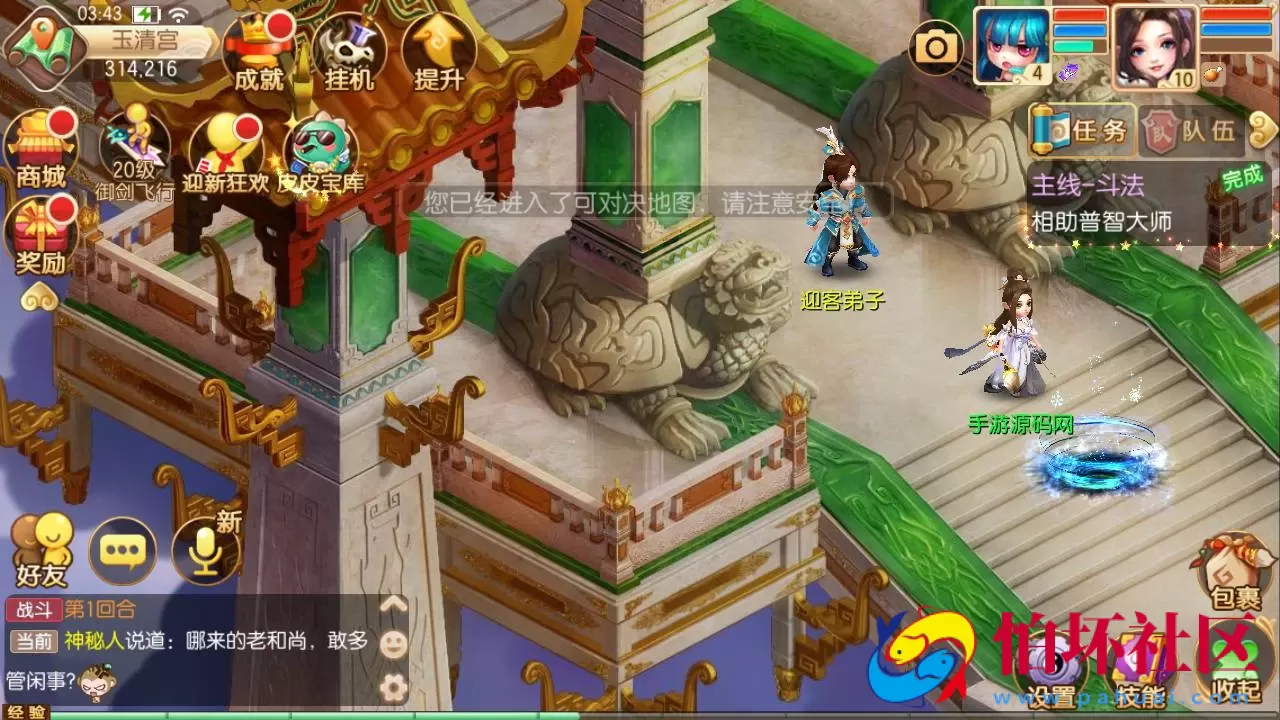Screen dimensions: 1280x720
Task: Toggle the camera screenshot mode icon
Action: point(936,47)
